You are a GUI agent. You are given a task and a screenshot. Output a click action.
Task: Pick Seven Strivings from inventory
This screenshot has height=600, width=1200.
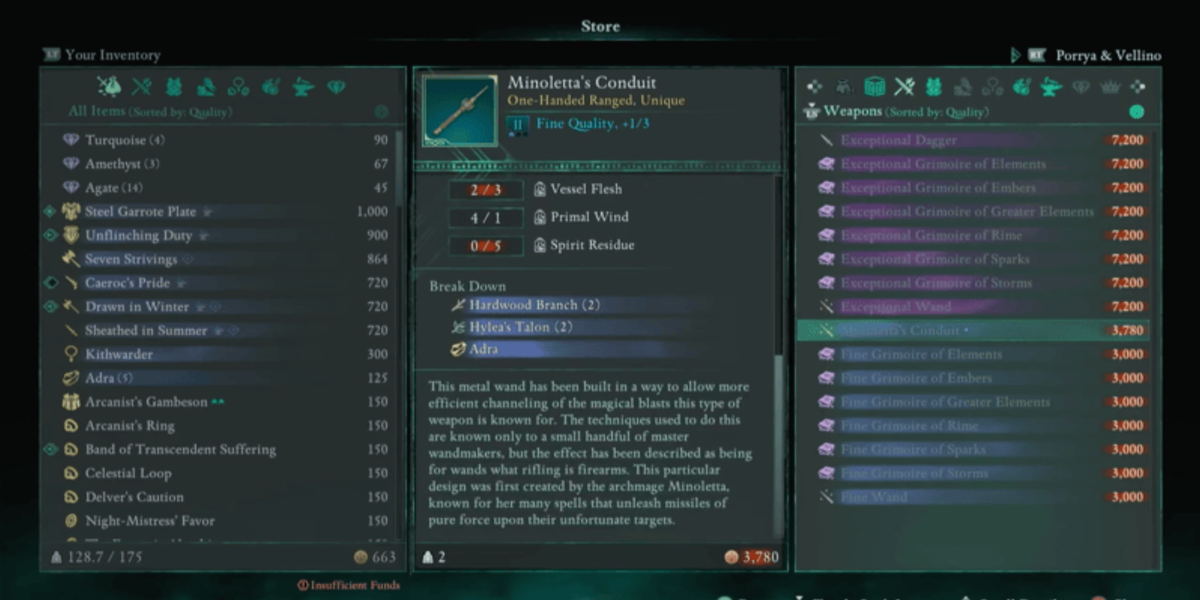point(130,260)
